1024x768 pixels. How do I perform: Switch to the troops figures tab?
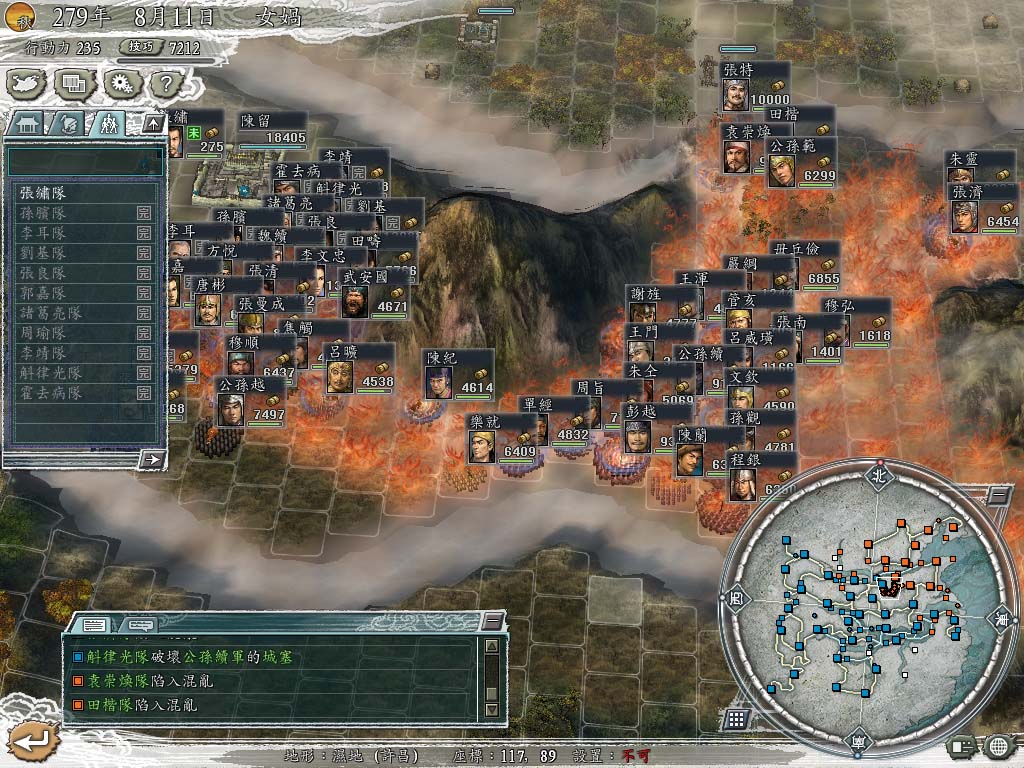click(x=109, y=124)
